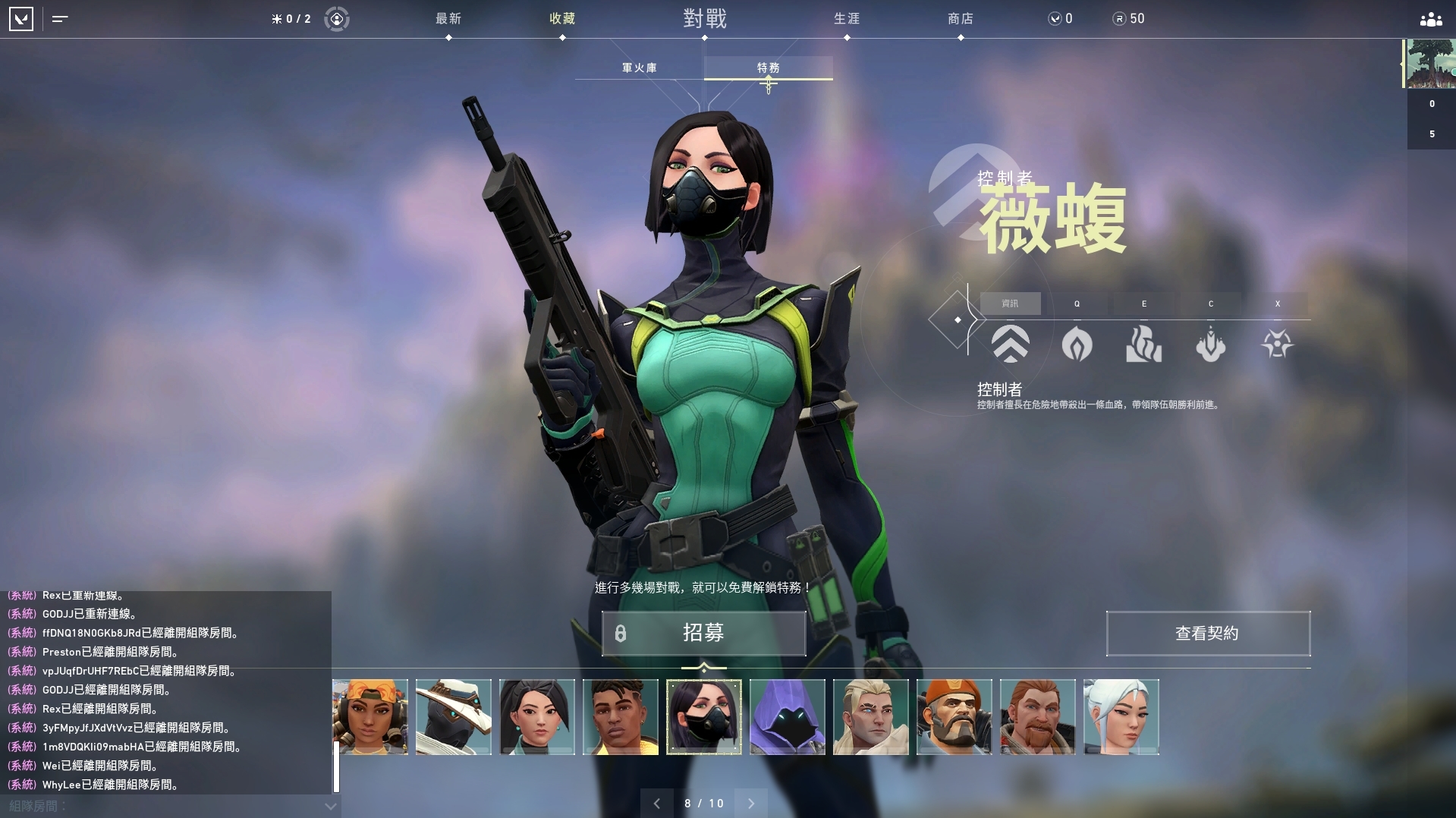The image size is (1456, 818).
Task: View the X ultimate Viper's Pit icon
Action: [x=1277, y=345]
